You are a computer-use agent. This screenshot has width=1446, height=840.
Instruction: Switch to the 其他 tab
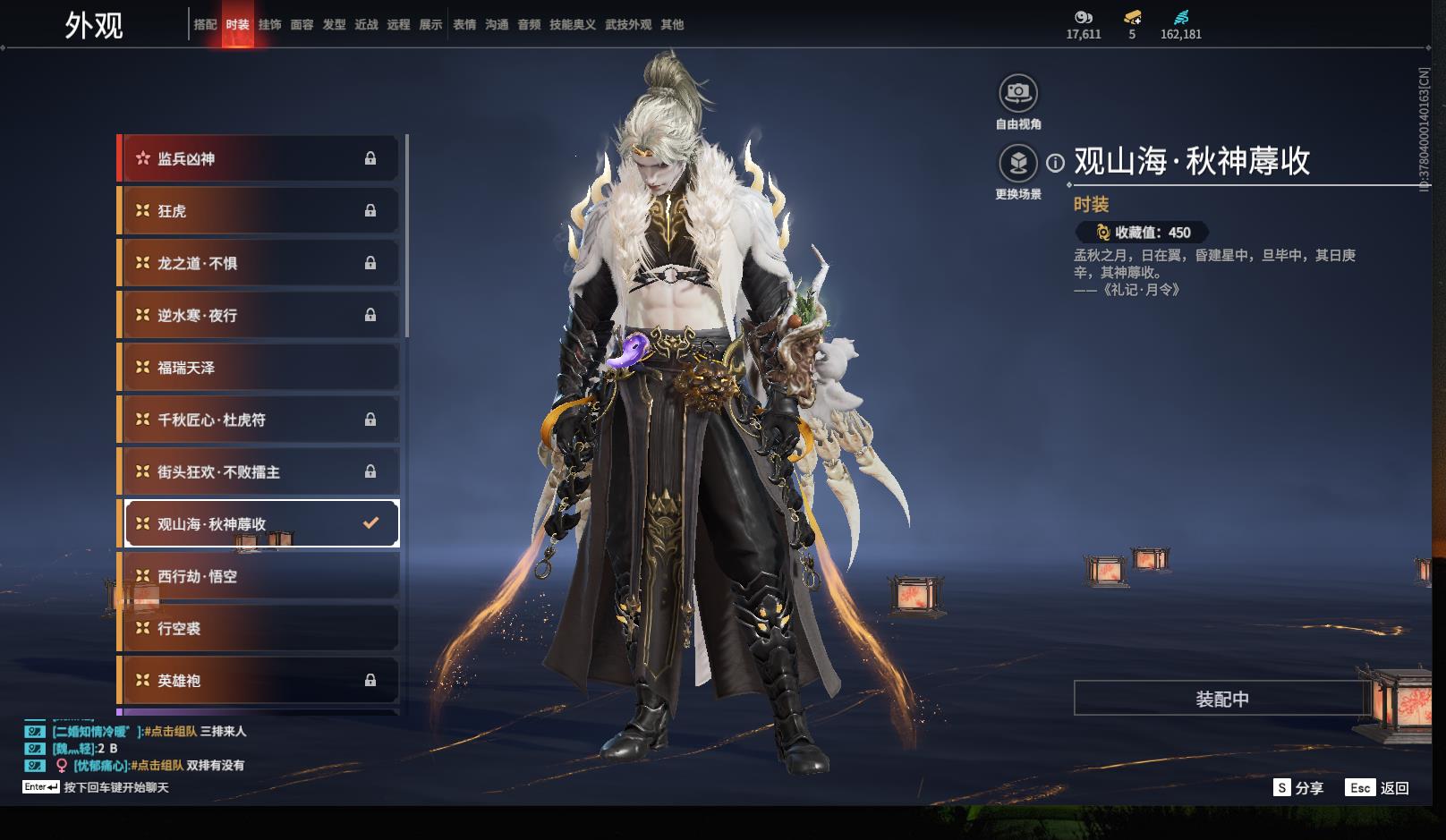pos(672,25)
